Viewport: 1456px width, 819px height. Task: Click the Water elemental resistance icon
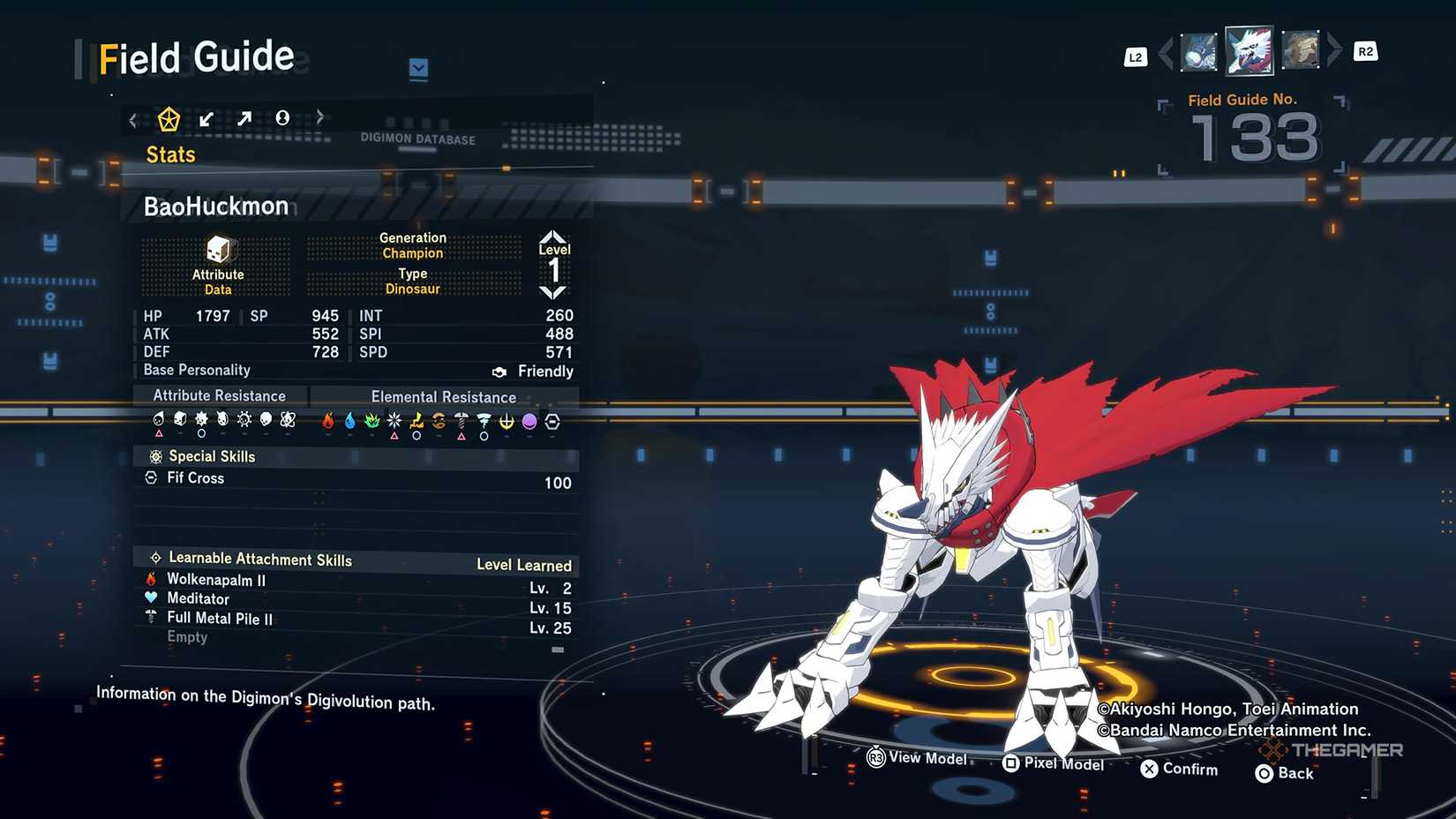pyautogui.click(x=350, y=421)
